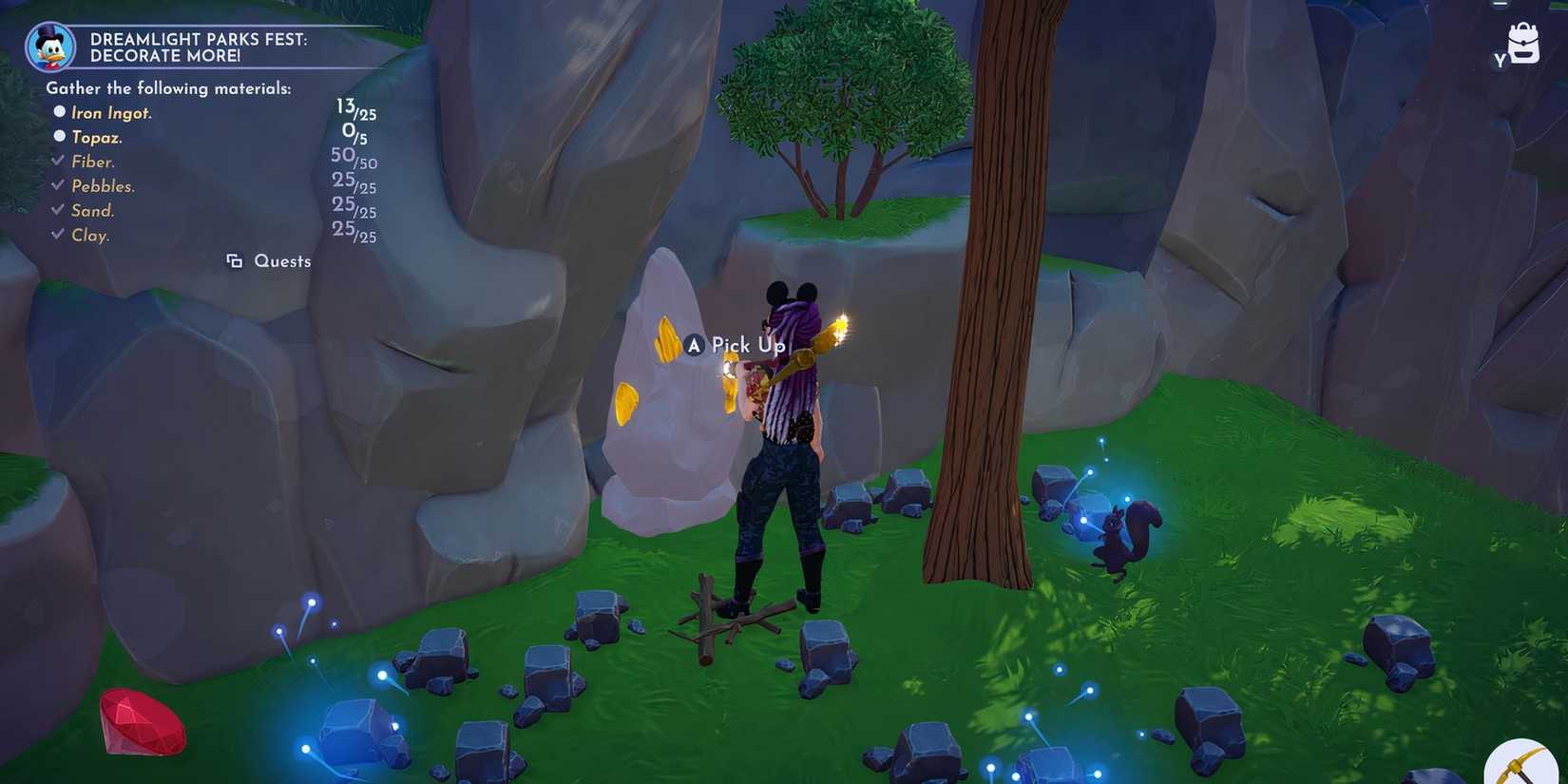Click the checkmark beside Pebbles
The height and width of the screenshot is (784, 1568).
tap(58, 184)
